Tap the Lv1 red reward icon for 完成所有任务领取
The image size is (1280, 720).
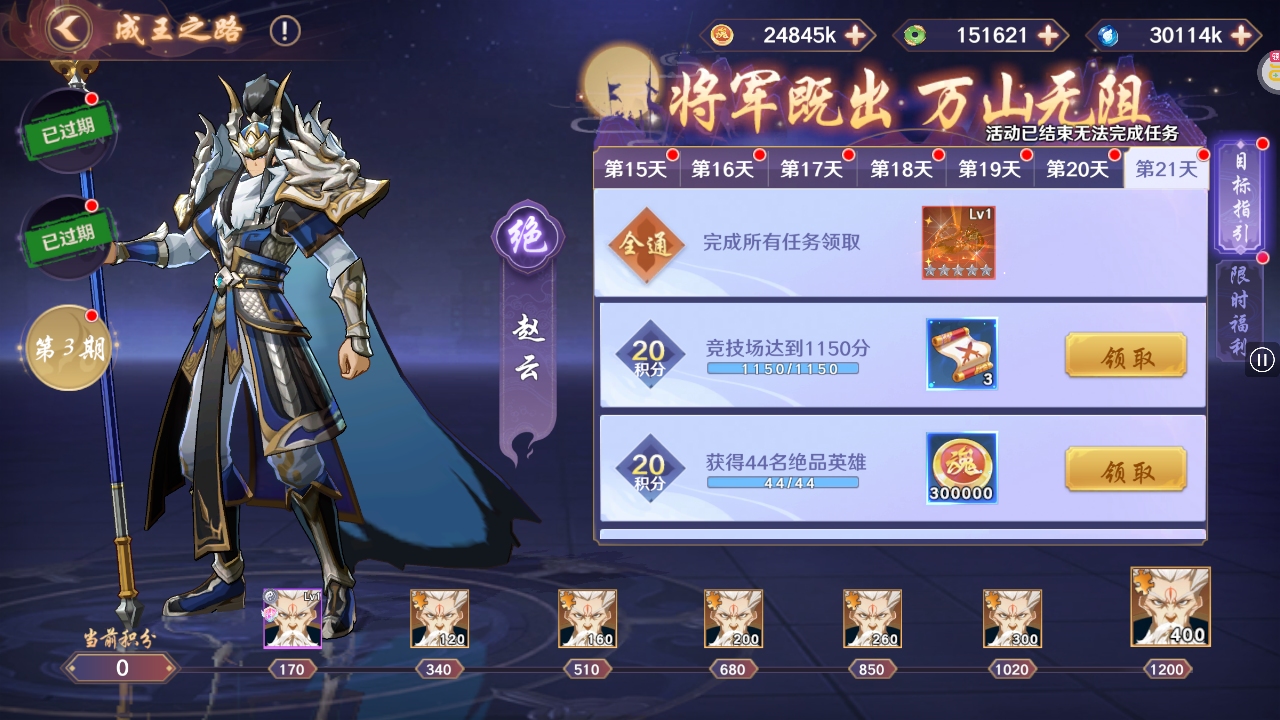pyautogui.click(x=957, y=241)
